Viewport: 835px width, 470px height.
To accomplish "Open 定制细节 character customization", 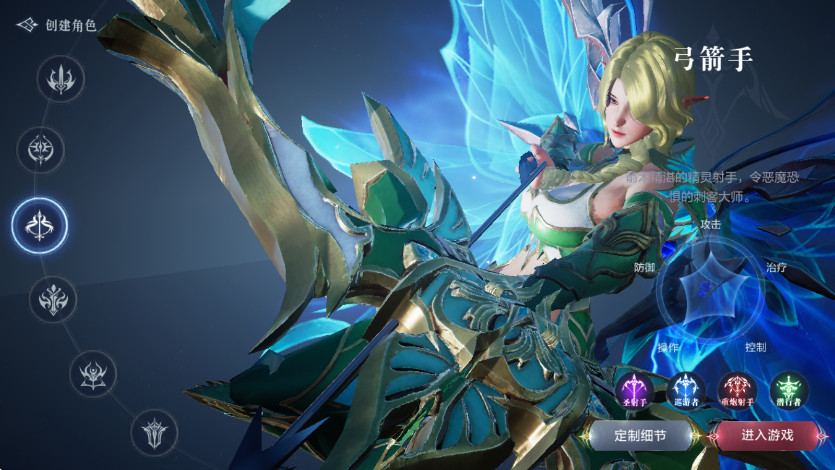I will coord(640,435).
